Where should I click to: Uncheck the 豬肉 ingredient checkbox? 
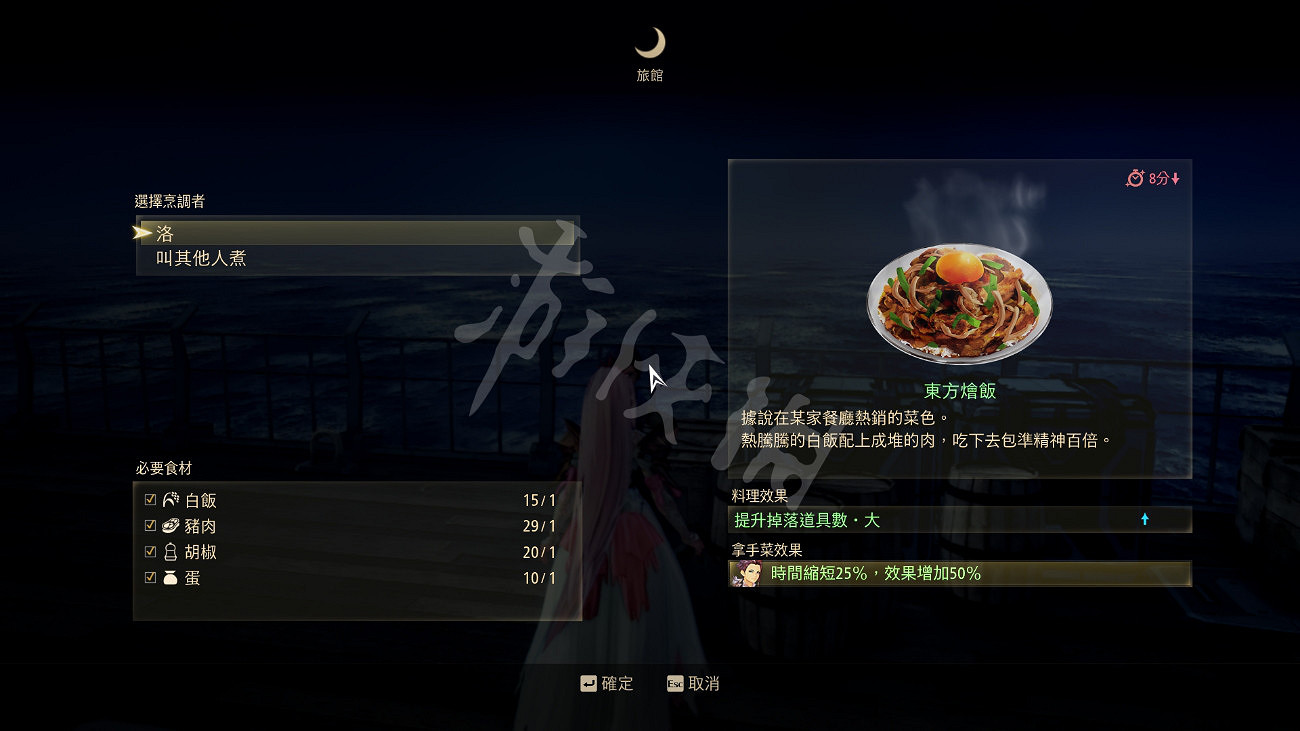point(150,526)
